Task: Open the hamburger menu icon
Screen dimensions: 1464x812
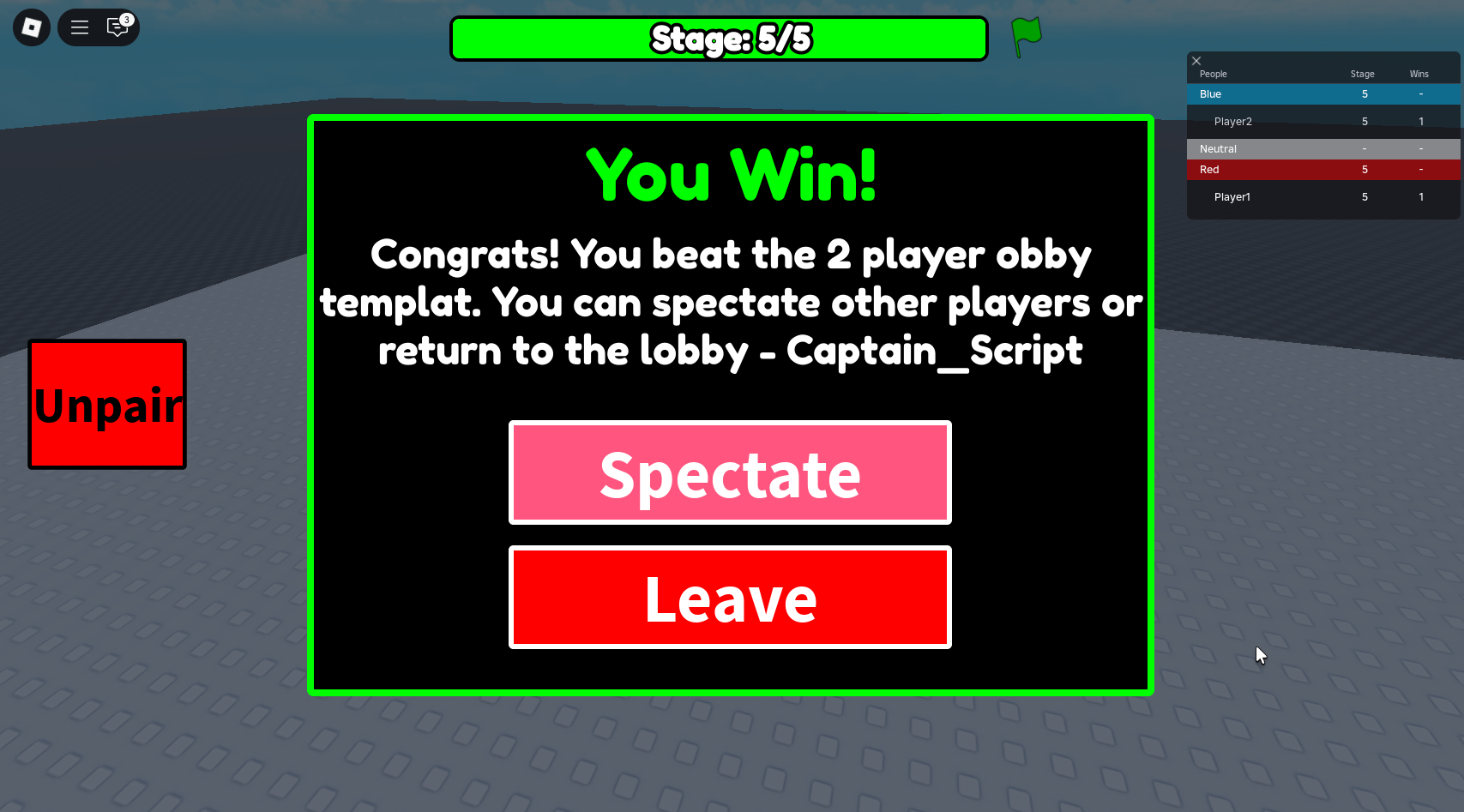Action: (x=79, y=27)
